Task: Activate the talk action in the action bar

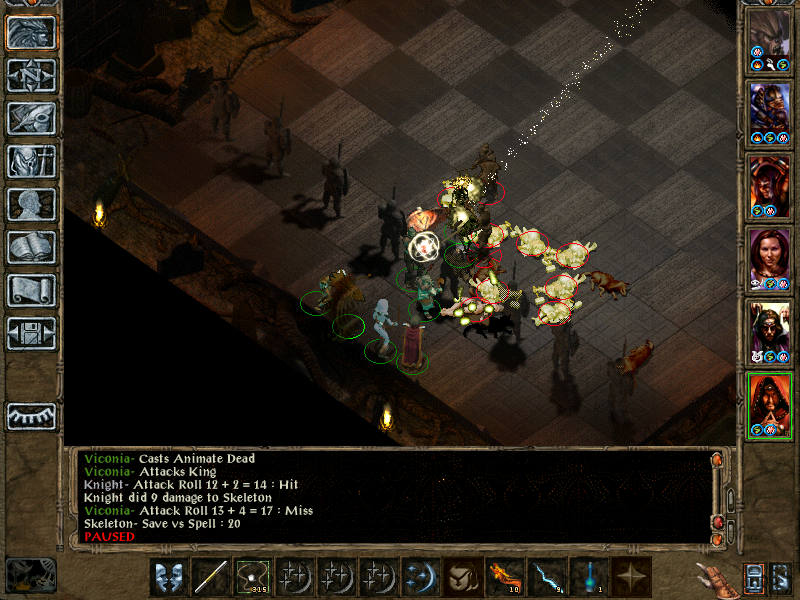Action: (x=169, y=577)
